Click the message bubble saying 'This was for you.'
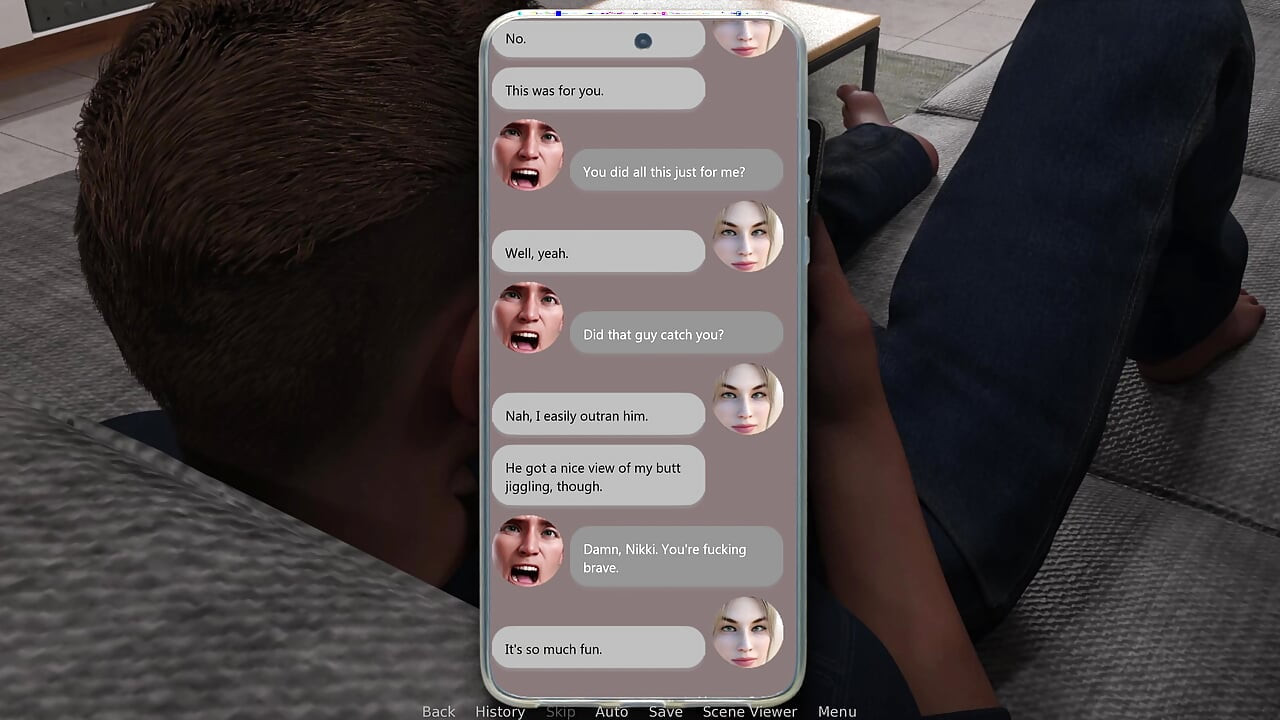This screenshot has width=1280, height=720. pyautogui.click(x=597, y=89)
